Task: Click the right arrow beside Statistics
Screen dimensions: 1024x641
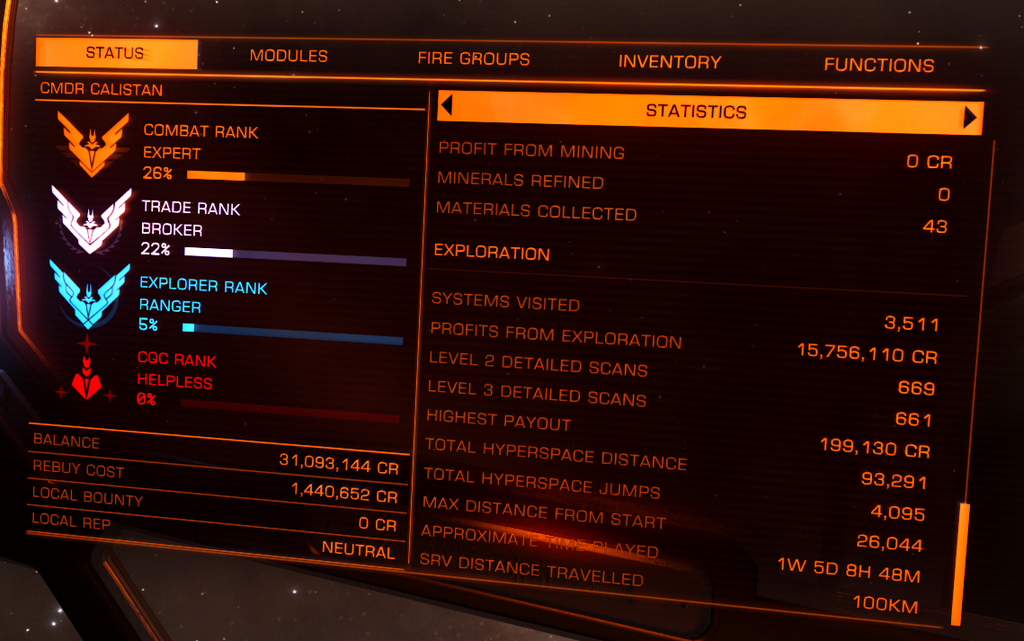Action: (969, 118)
